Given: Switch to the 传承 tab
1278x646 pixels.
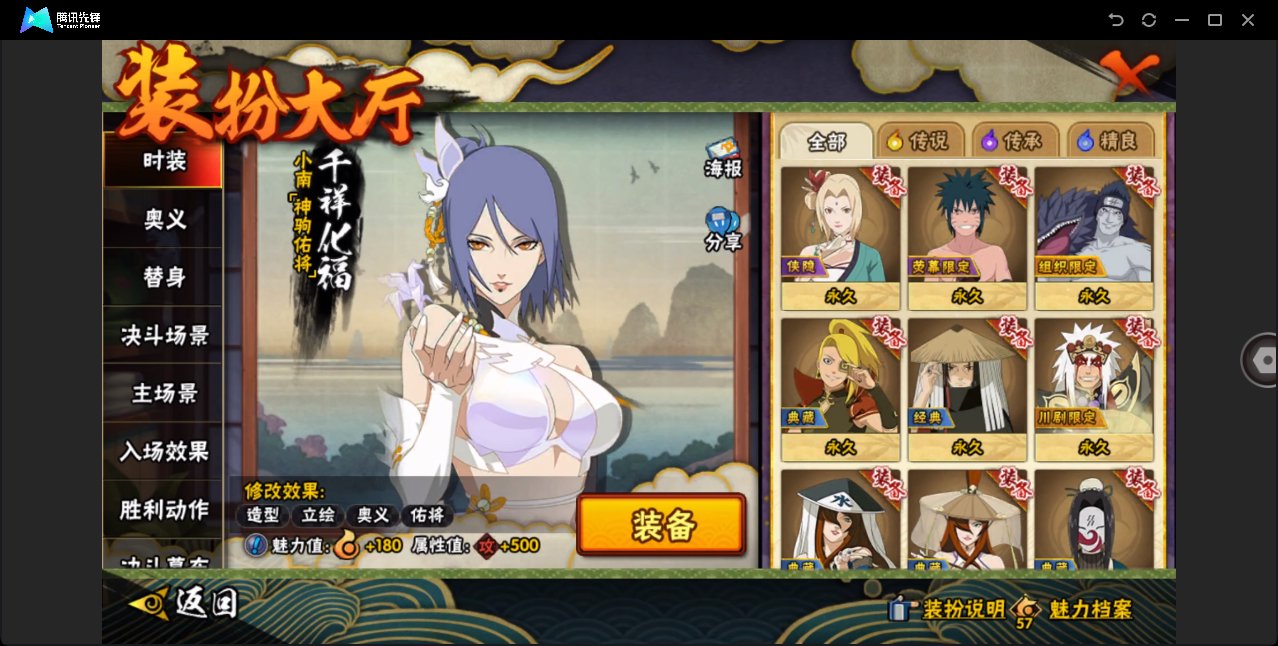Looking at the screenshot, I should tap(1016, 141).
